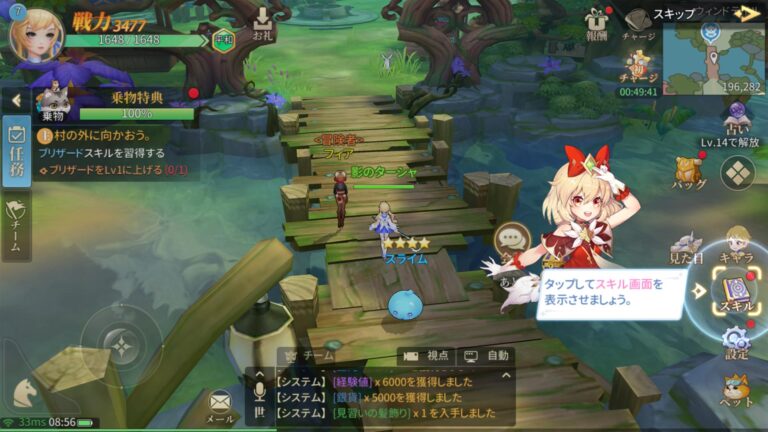Open the 見た目 appearance menu
768x432 pixels.
[x=686, y=247]
